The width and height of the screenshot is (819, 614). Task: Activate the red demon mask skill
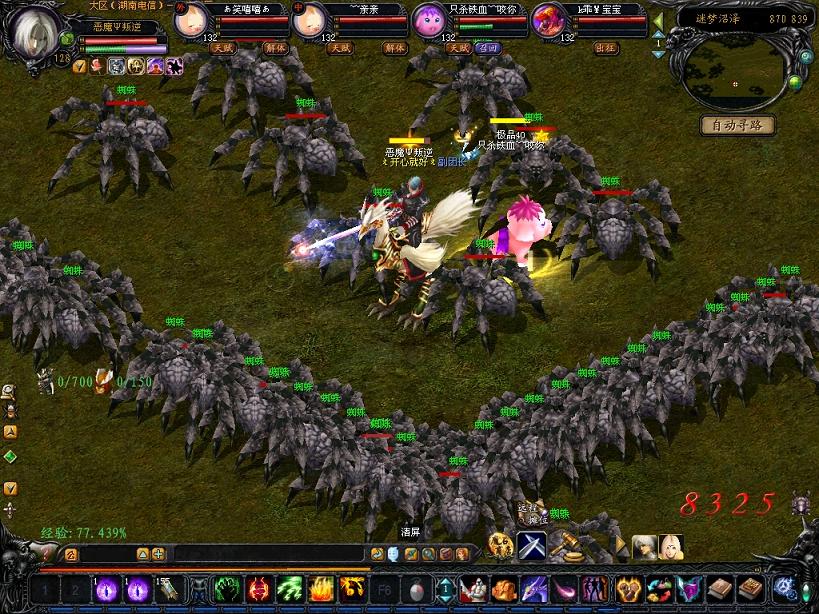(259, 590)
